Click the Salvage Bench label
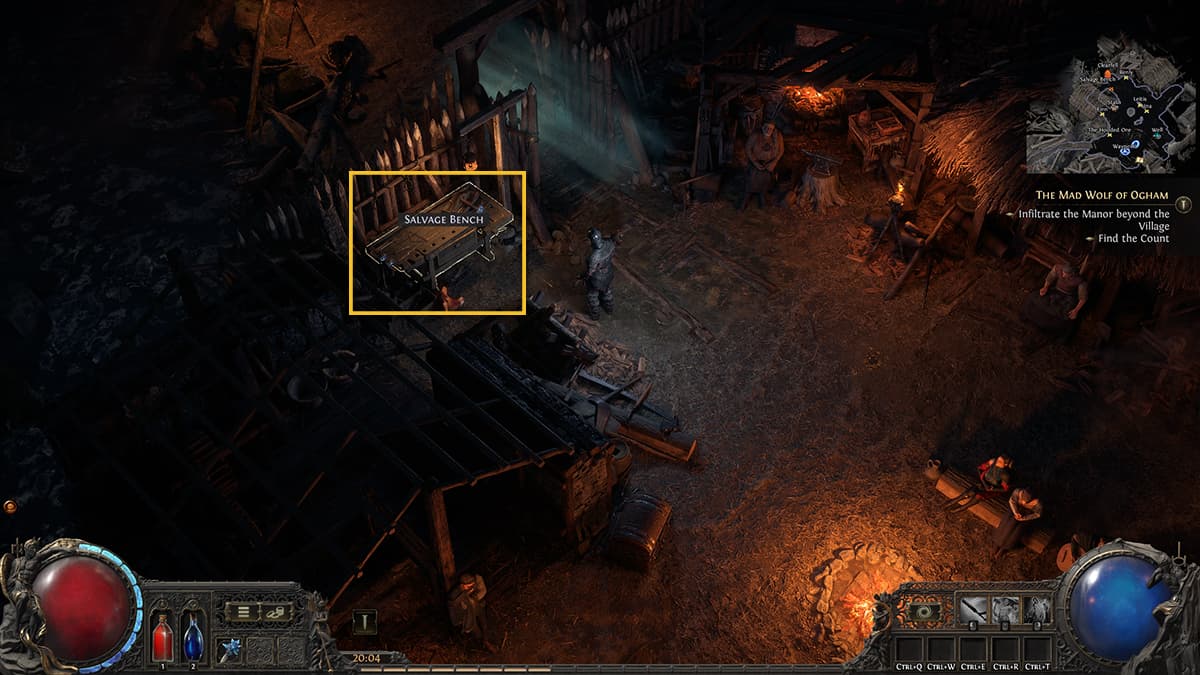The image size is (1200, 675). [x=442, y=218]
